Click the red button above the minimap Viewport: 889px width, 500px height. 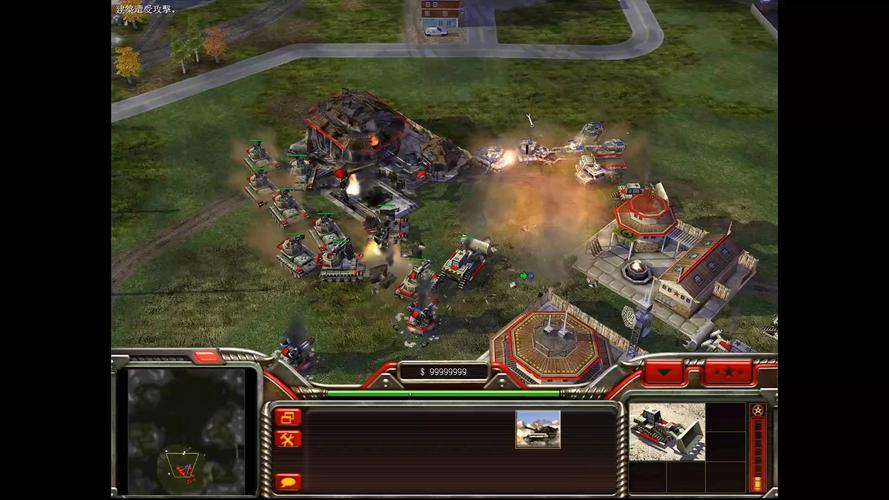point(206,356)
